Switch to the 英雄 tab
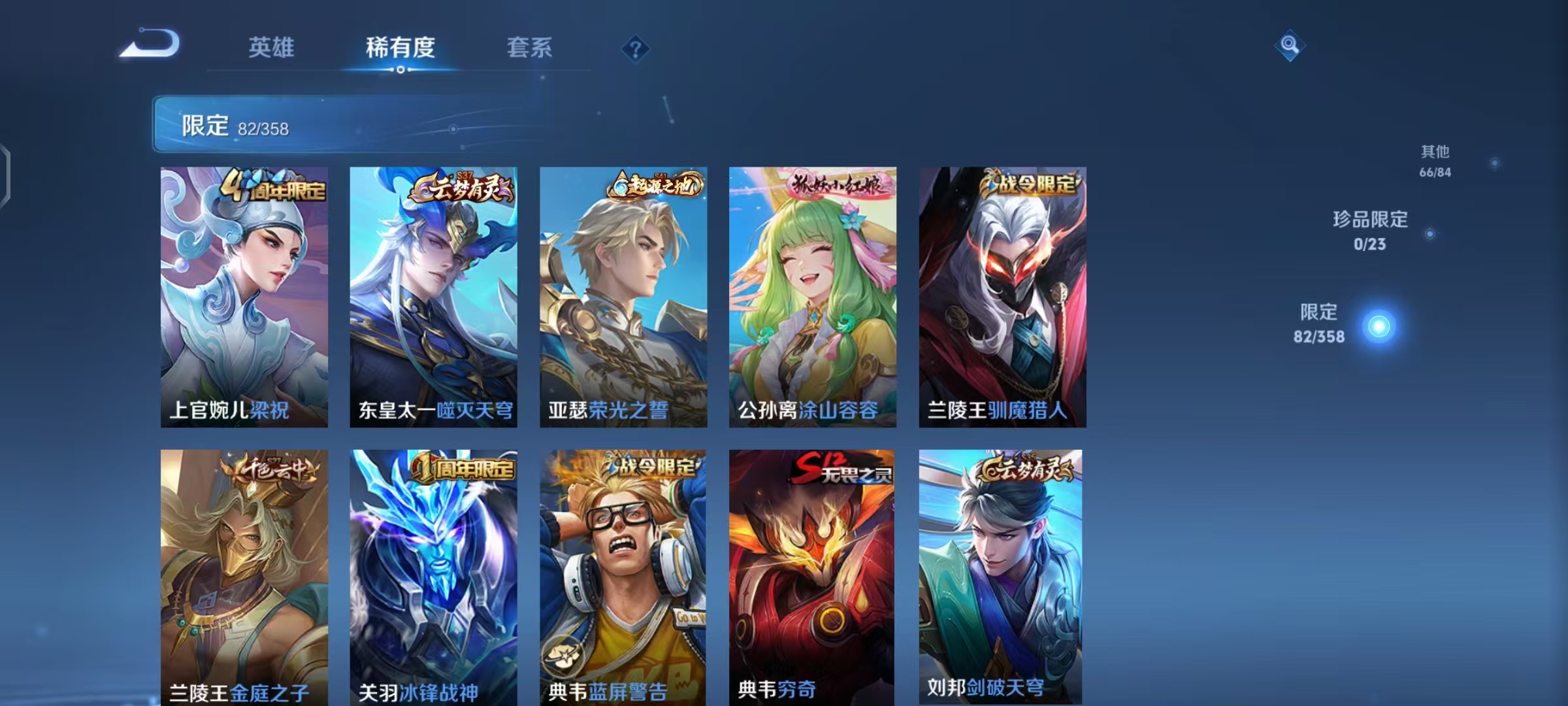The height and width of the screenshot is (706, 1568). pyautogui.click(x=272, y=48)
